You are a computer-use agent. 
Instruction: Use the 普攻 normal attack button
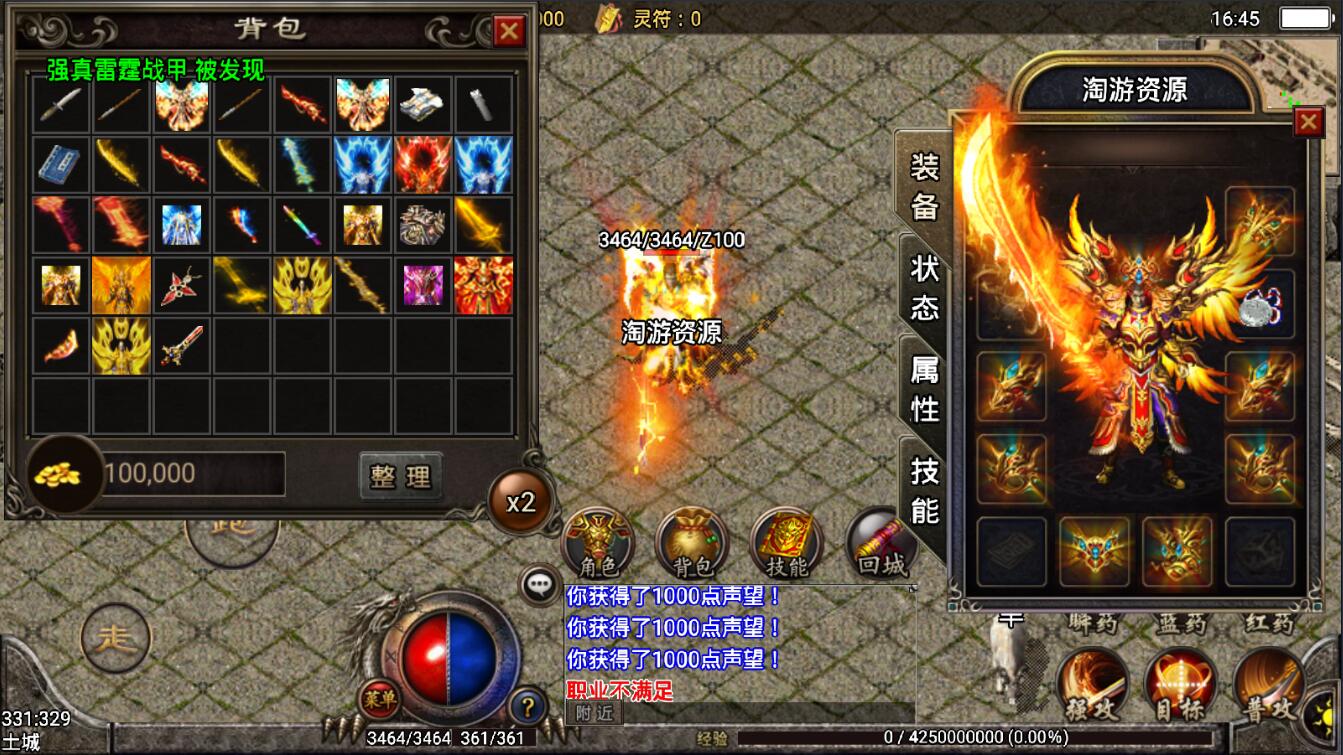pos(1268,685)
